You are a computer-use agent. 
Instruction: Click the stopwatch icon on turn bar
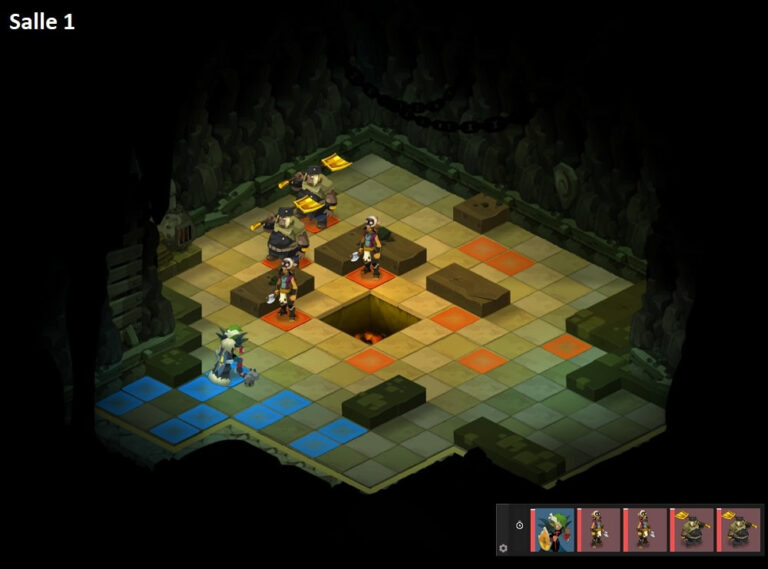tap(519, 525)
